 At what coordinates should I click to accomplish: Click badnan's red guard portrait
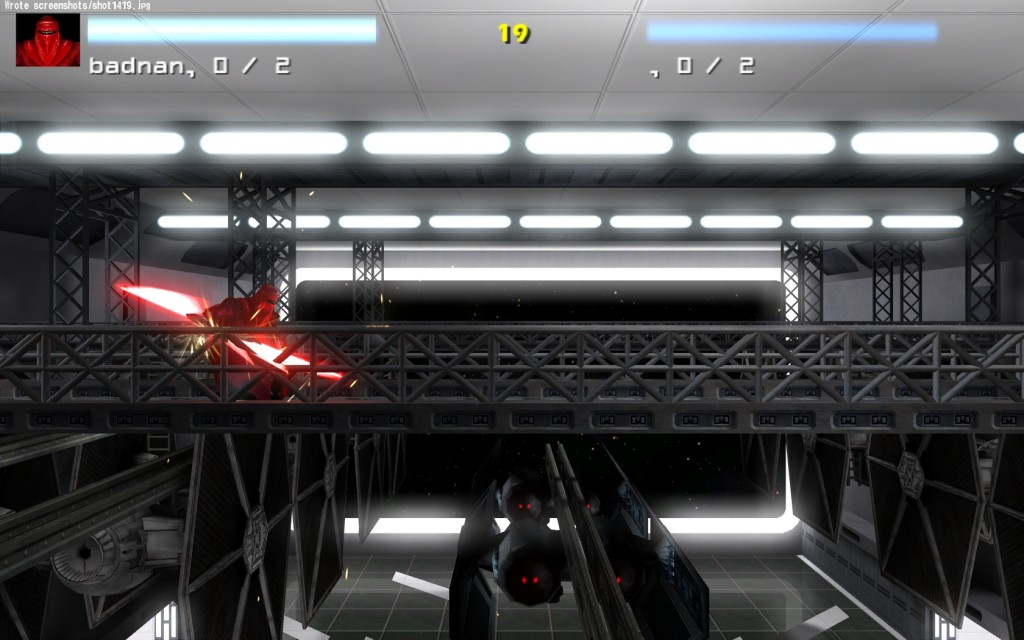pos(47,40)
